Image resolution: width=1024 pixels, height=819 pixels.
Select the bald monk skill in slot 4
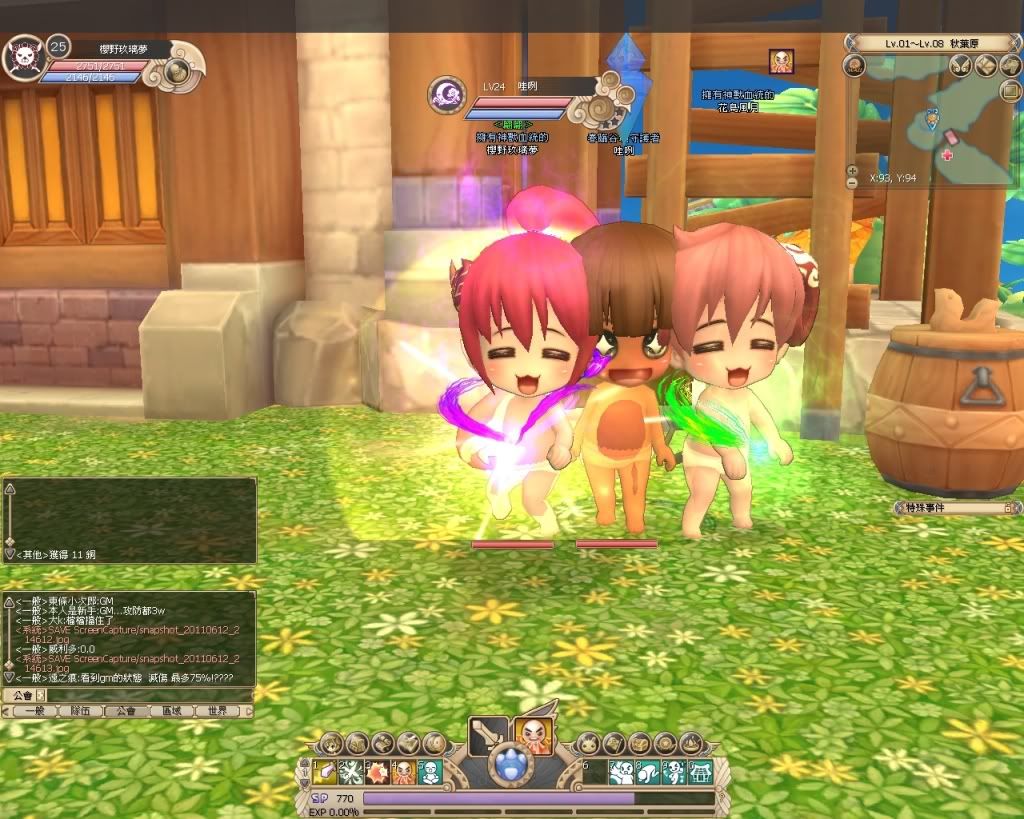404,772
